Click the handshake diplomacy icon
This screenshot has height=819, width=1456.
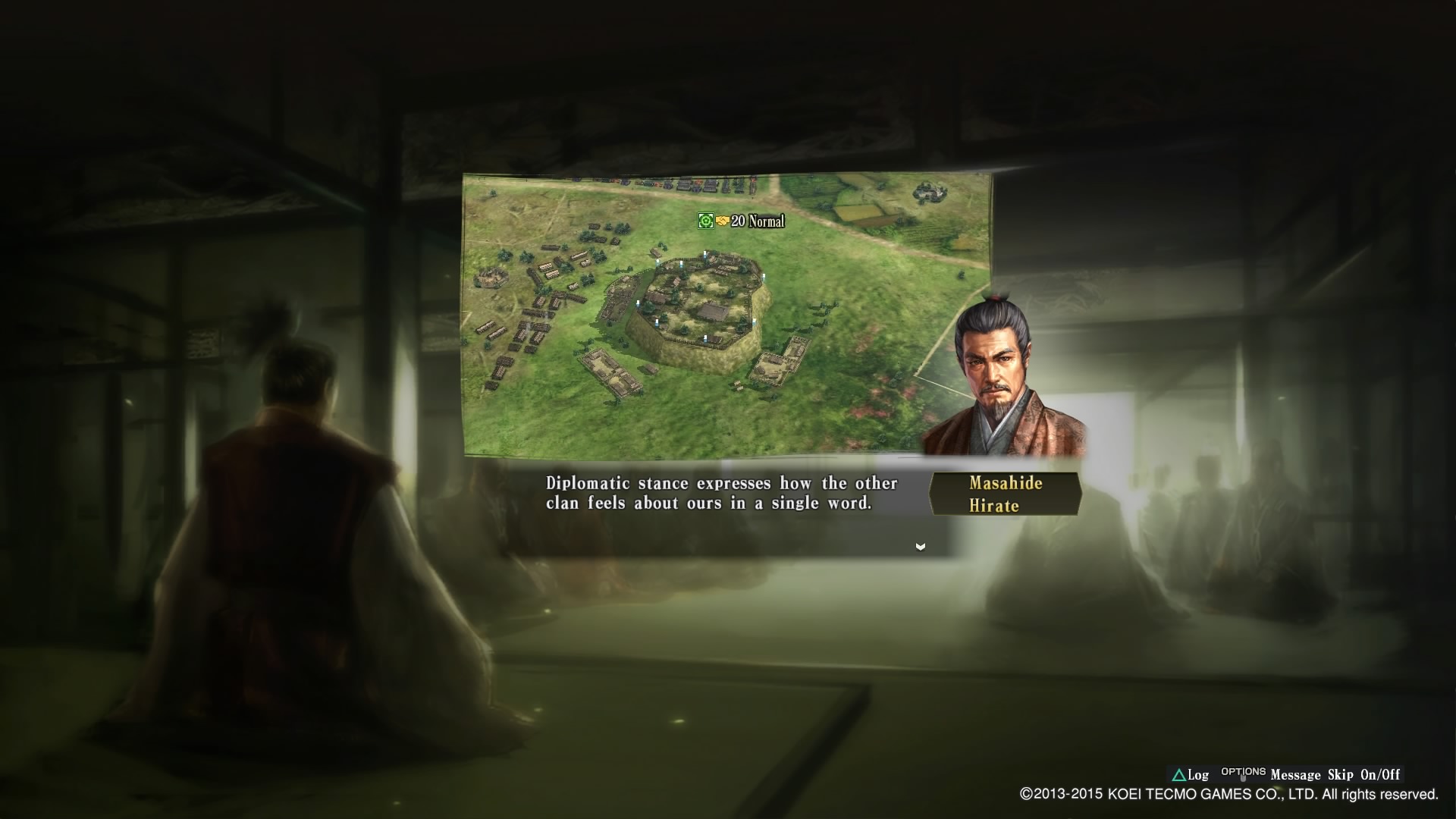click(x=722, y=221)
